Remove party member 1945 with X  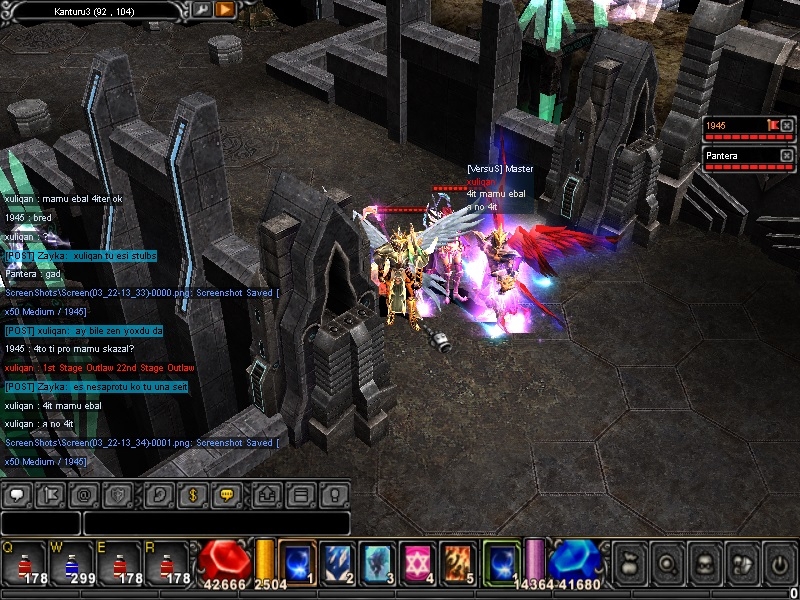(x=786, y=126)
